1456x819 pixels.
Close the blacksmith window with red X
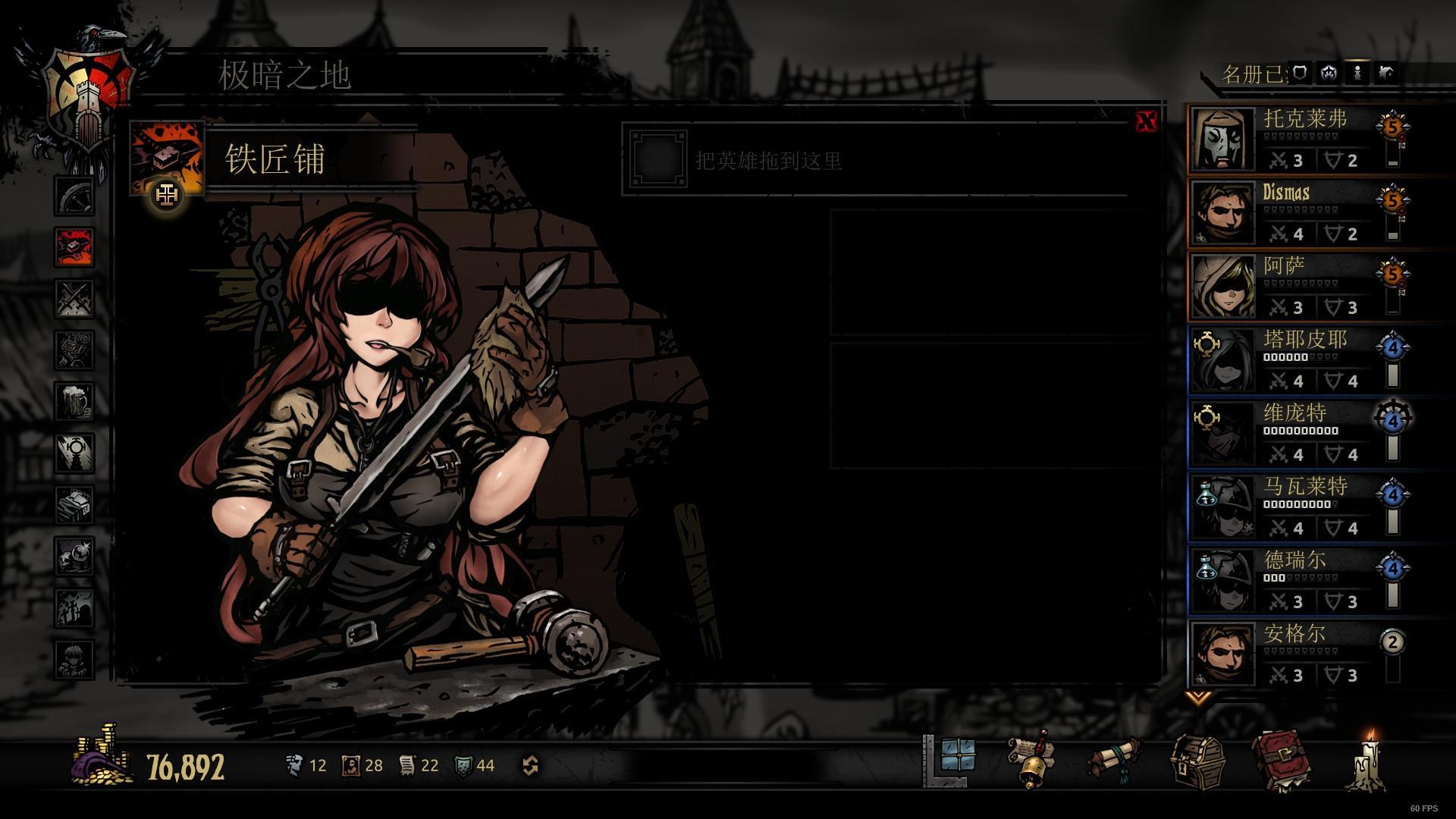click(1146, 121)
